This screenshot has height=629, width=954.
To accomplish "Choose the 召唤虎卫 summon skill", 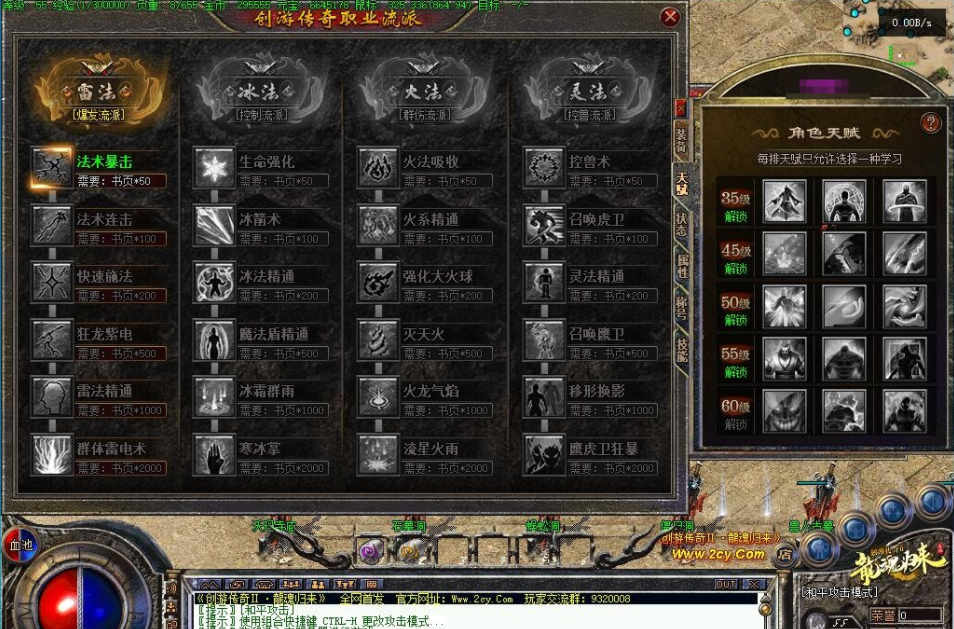I will click(x=544, y=225).
